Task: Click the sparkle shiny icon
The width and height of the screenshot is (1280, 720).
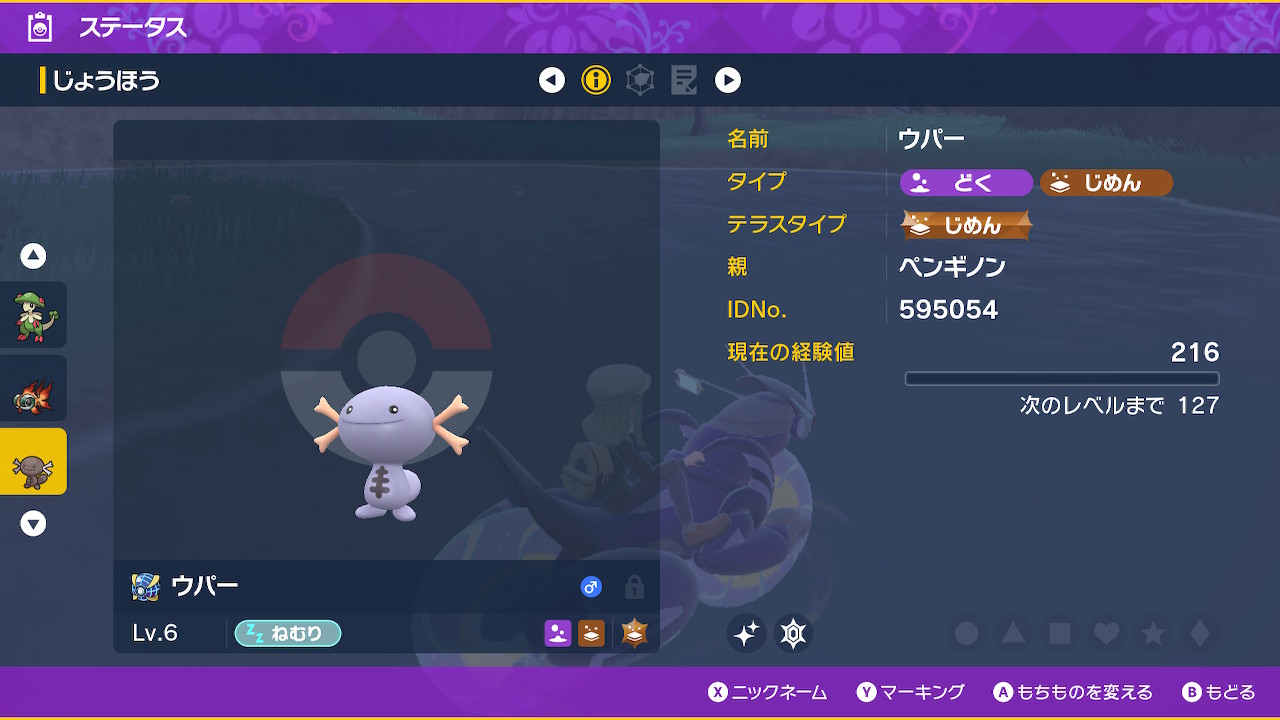Action: coord(746,633)
